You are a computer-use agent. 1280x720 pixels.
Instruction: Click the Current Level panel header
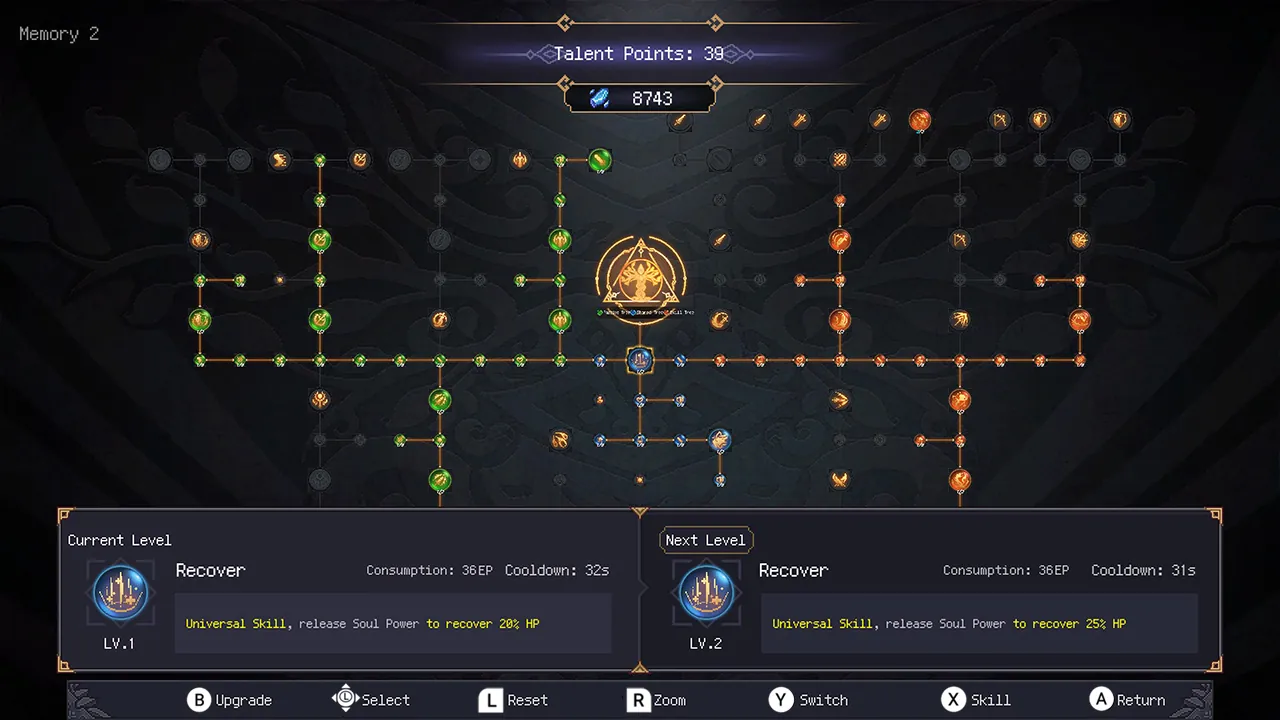pos(119,540)
